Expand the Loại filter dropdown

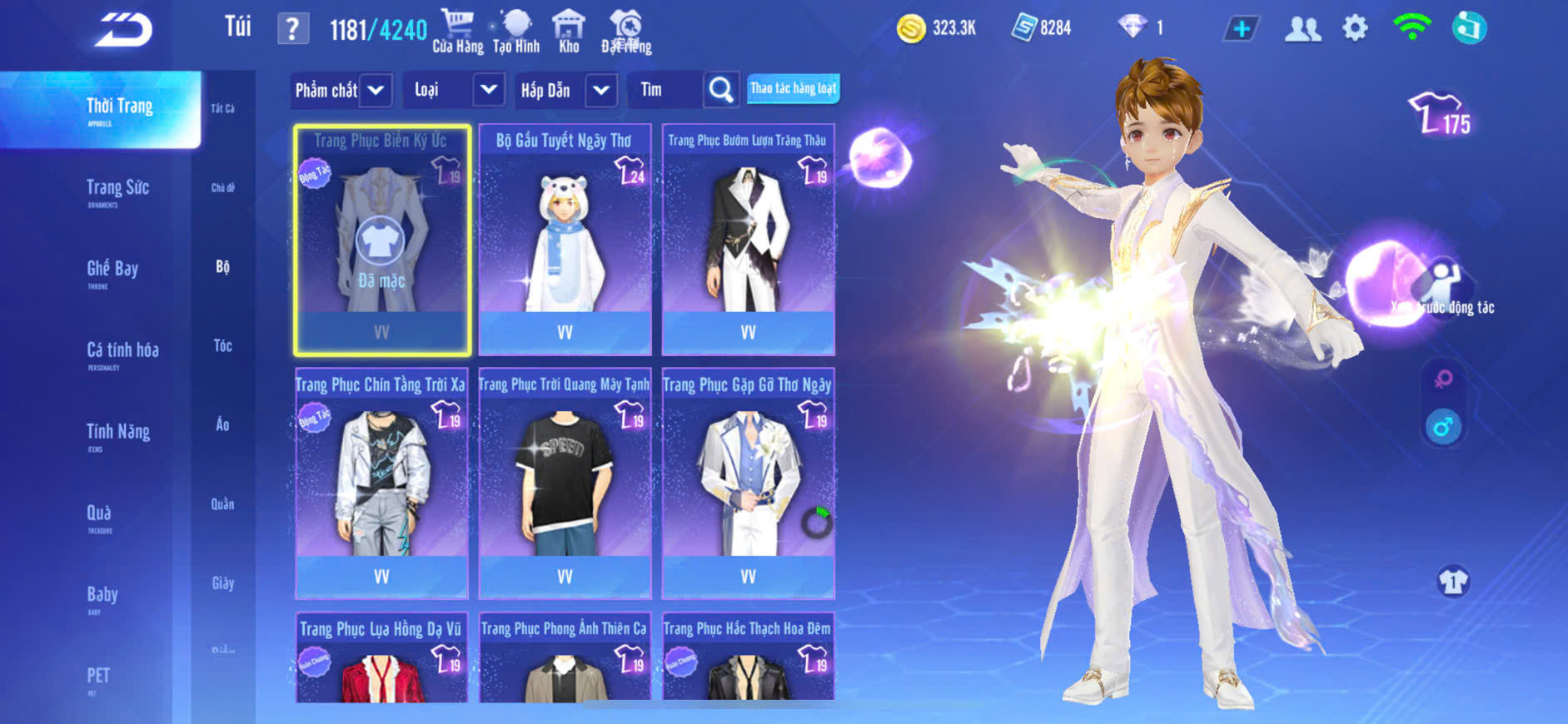pyautogui.click(x=488, y=90)
